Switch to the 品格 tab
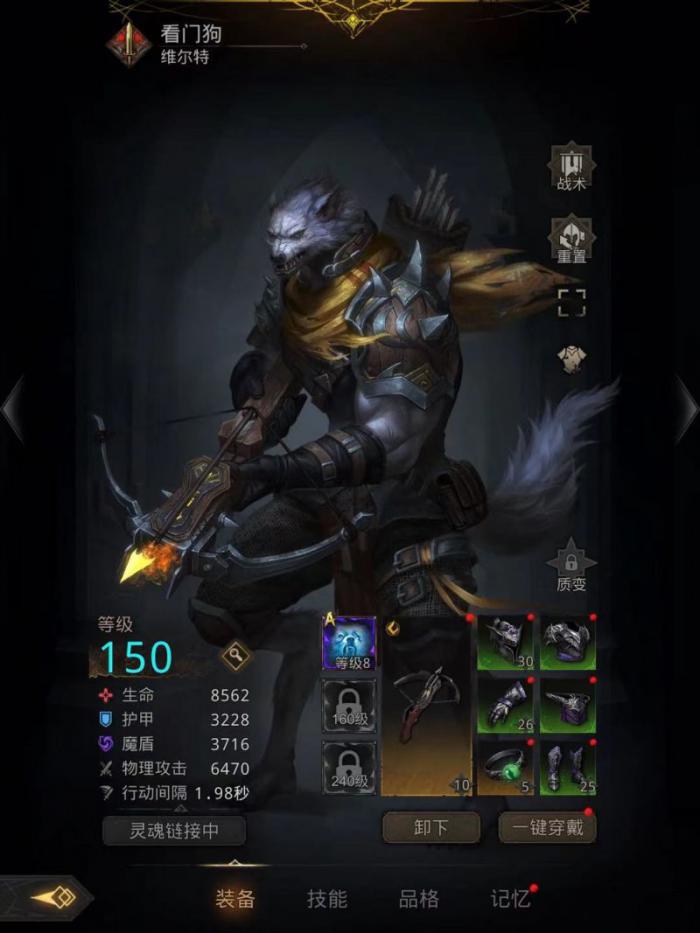Viewport: 700px width, 933px height. [x=418, y=898]
